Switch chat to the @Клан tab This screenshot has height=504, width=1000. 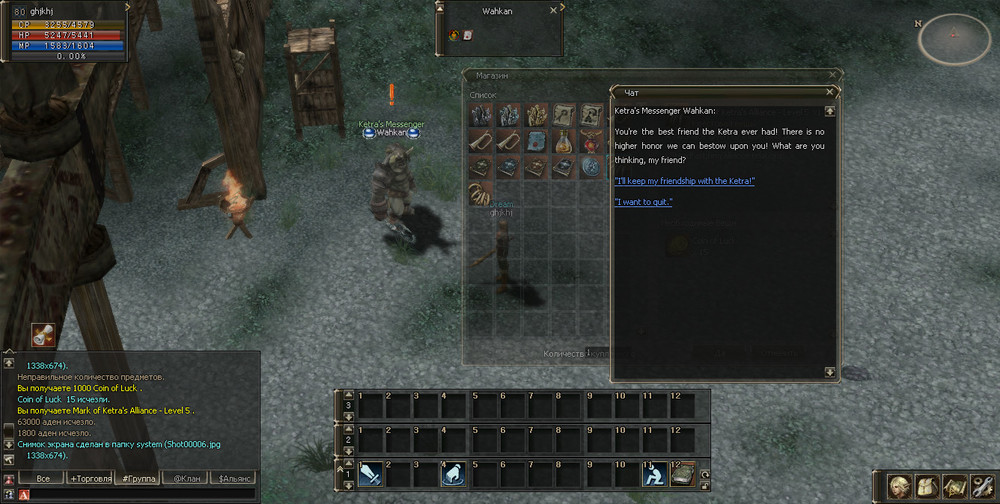pyautogui.click(x=185, y=479)
